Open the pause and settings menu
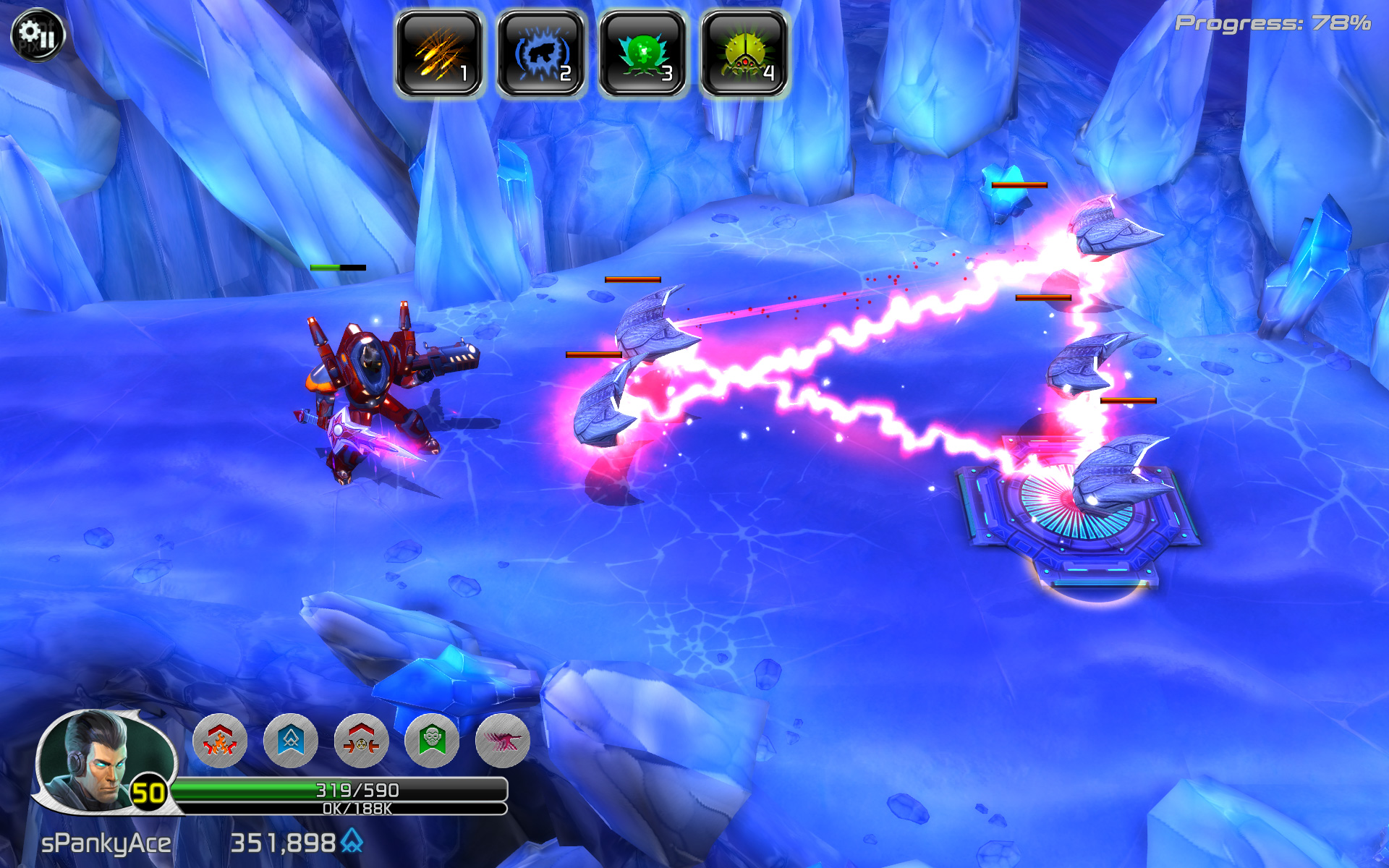 [x=38, y=34]
